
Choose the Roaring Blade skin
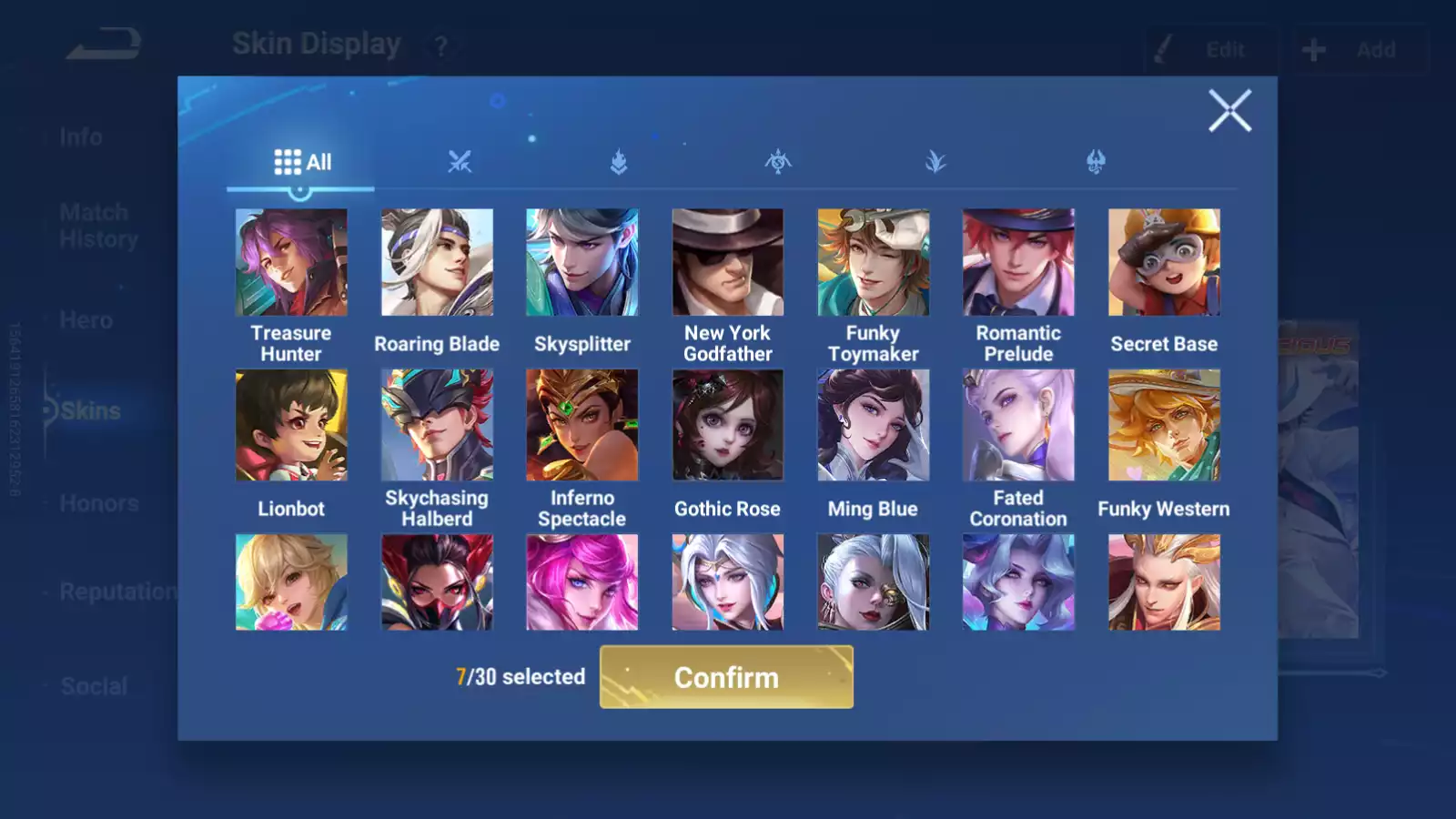point(437,262)
